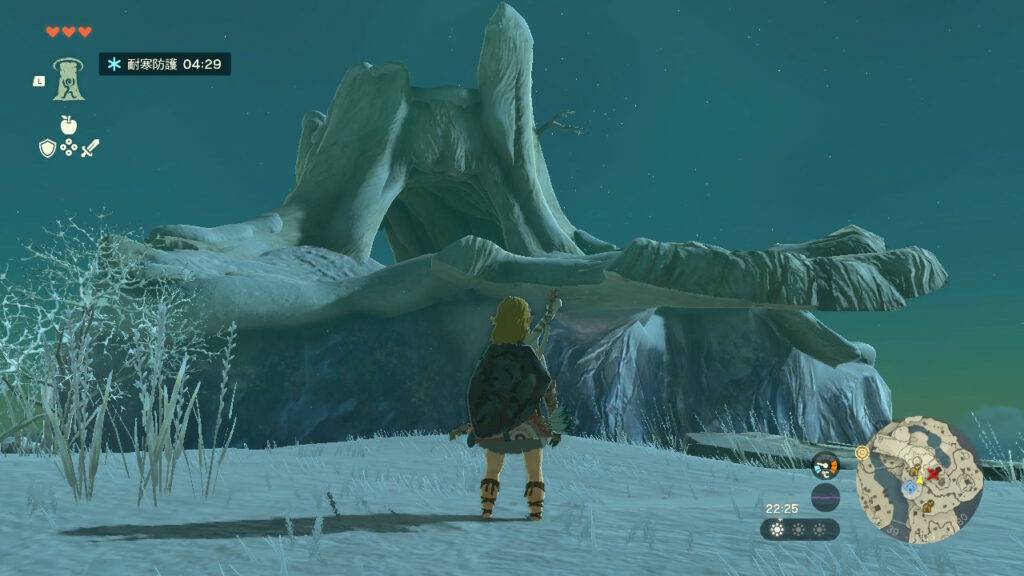Open the sword weapon quick-select icon

[90, 148]
